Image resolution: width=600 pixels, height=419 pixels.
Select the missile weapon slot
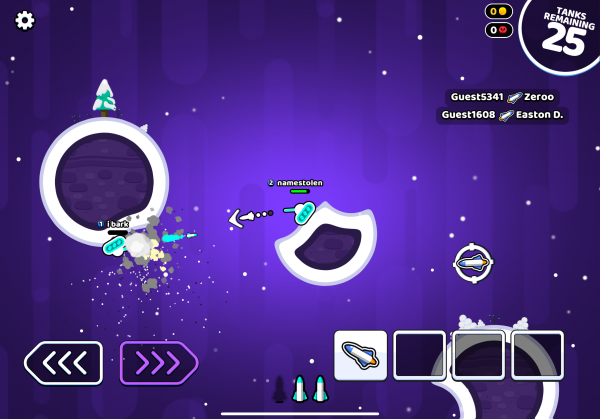tap(360, 355)
